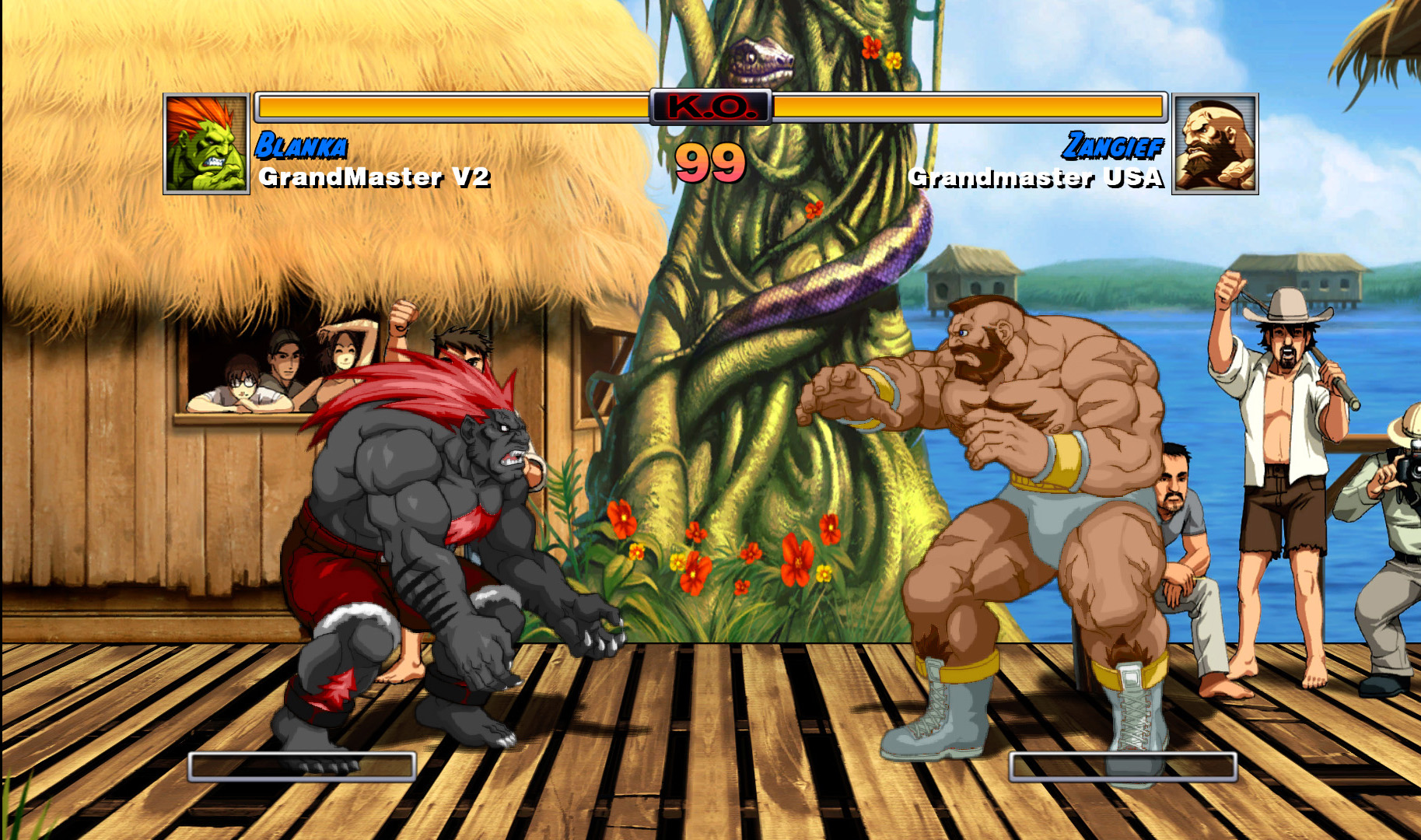This screenshot has height=840, width=1421.
Task: Select Zangief's character portrait
Action: click(1215, 144)
